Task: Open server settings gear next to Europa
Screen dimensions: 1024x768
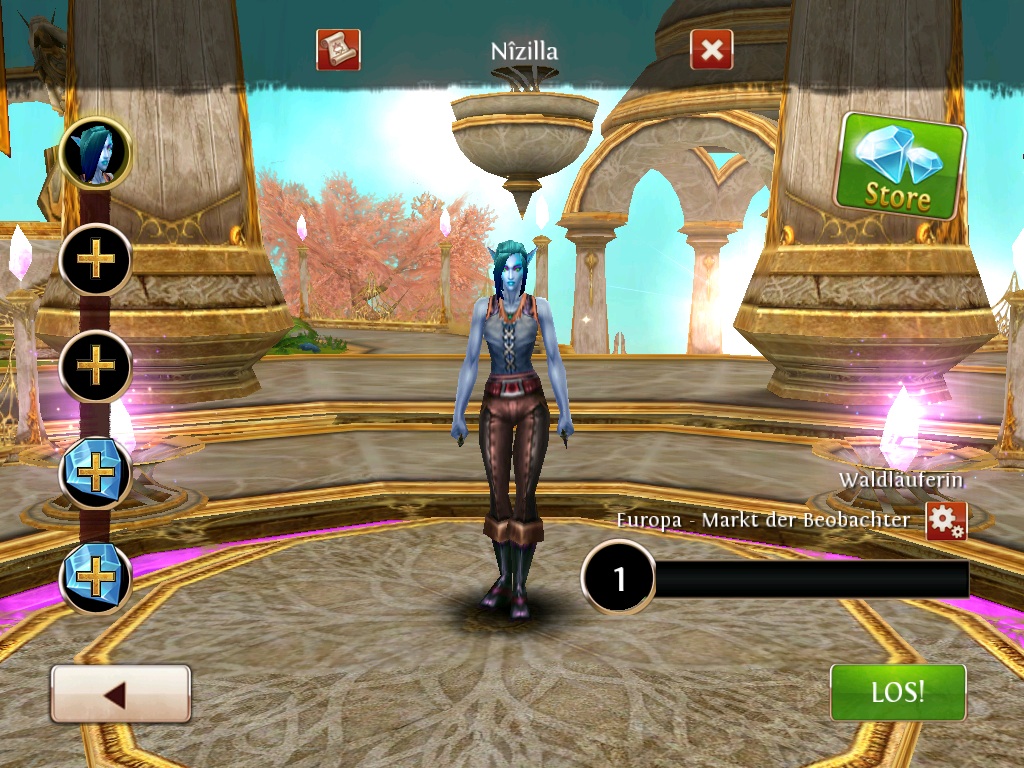Action: [946, 521]
